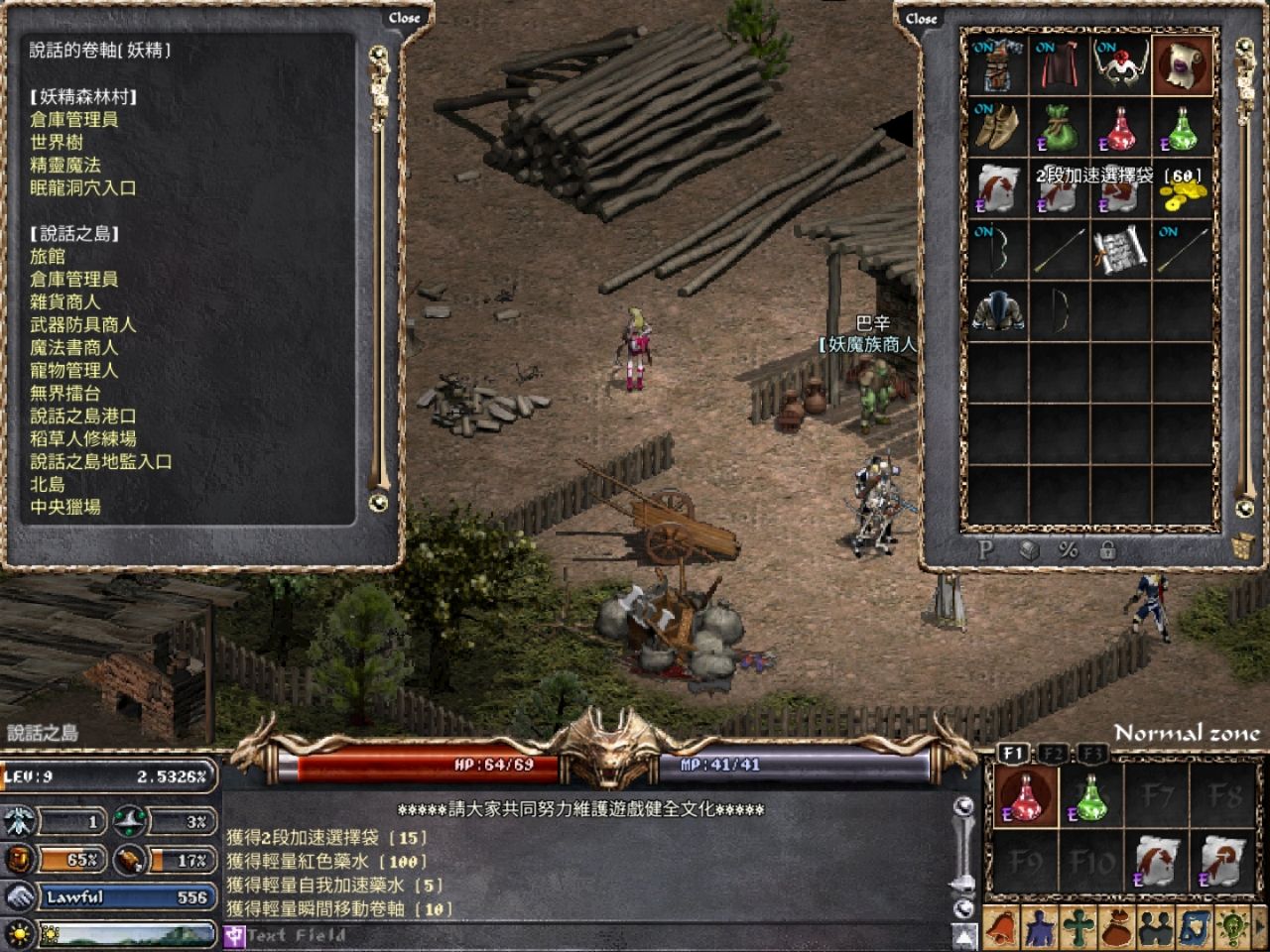Switch to the F2 hotbar page
The image size is (1270, 952).
(x=1054, y=754)
